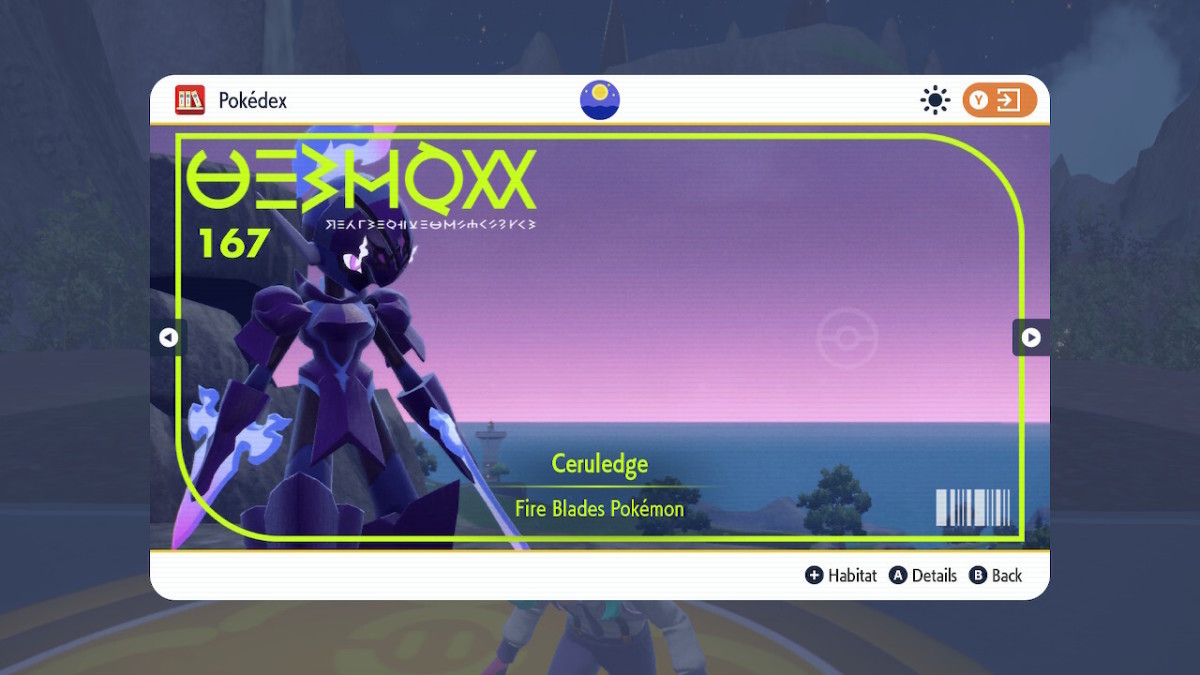
Task: Go to the previous Pokédex entry
Action: pyautogui.click(x=168, y=338)
